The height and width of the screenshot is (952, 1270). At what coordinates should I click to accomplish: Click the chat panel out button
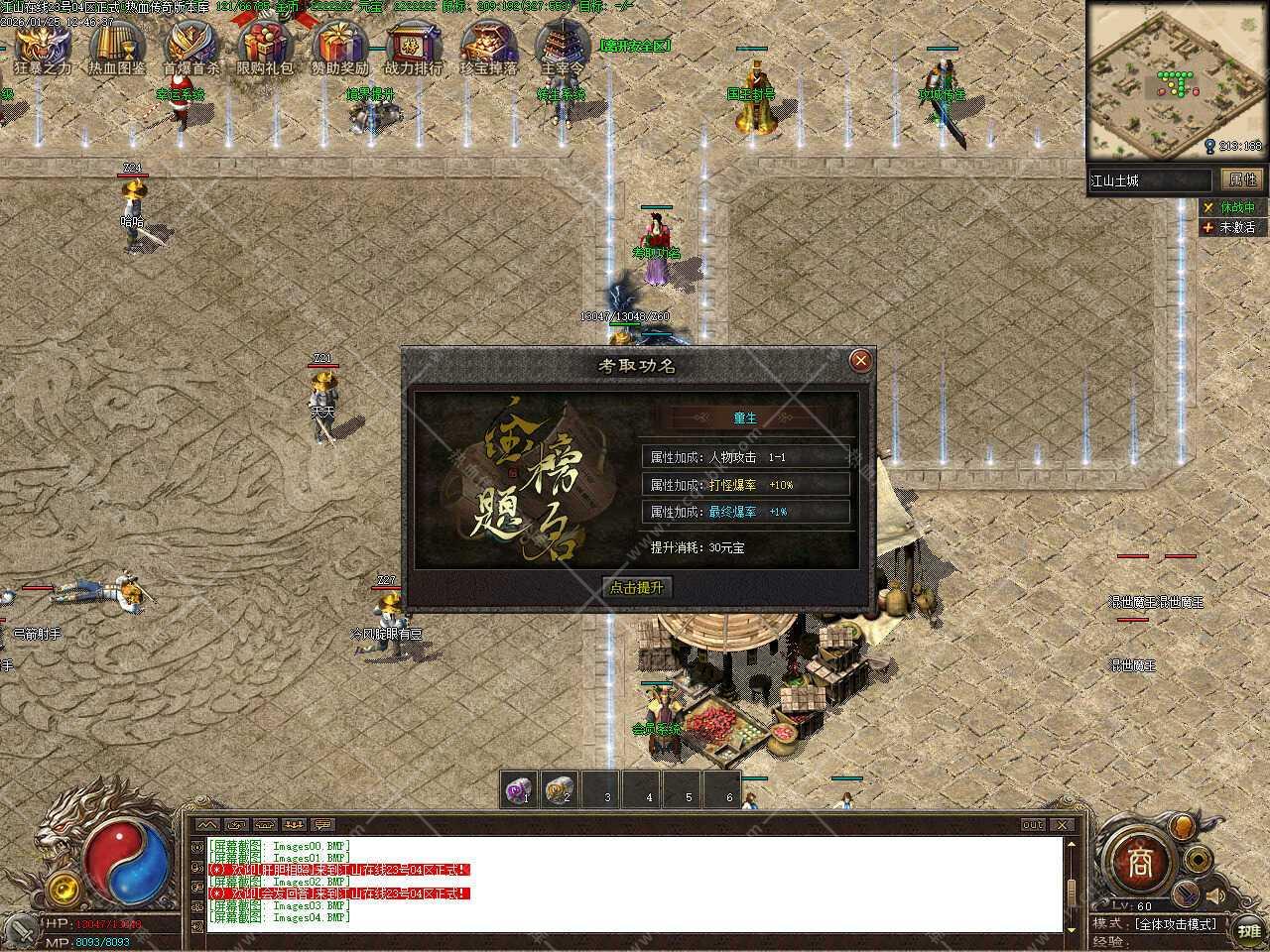point(1033,825)
